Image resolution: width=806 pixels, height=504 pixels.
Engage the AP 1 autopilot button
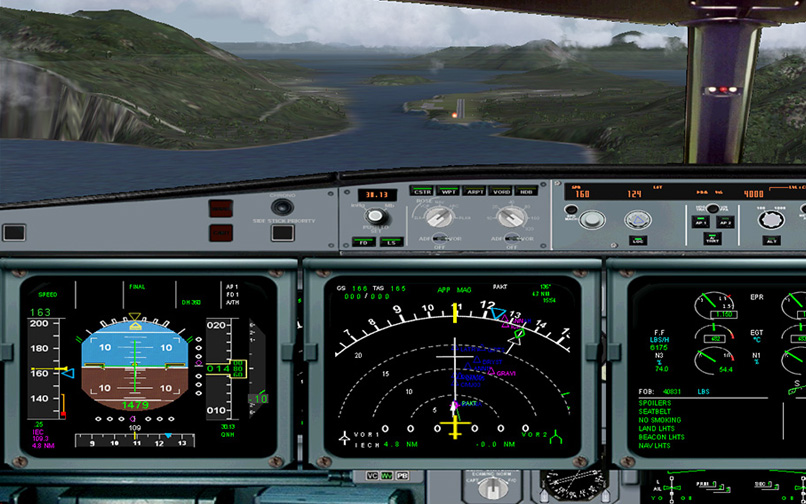(701, 222)
